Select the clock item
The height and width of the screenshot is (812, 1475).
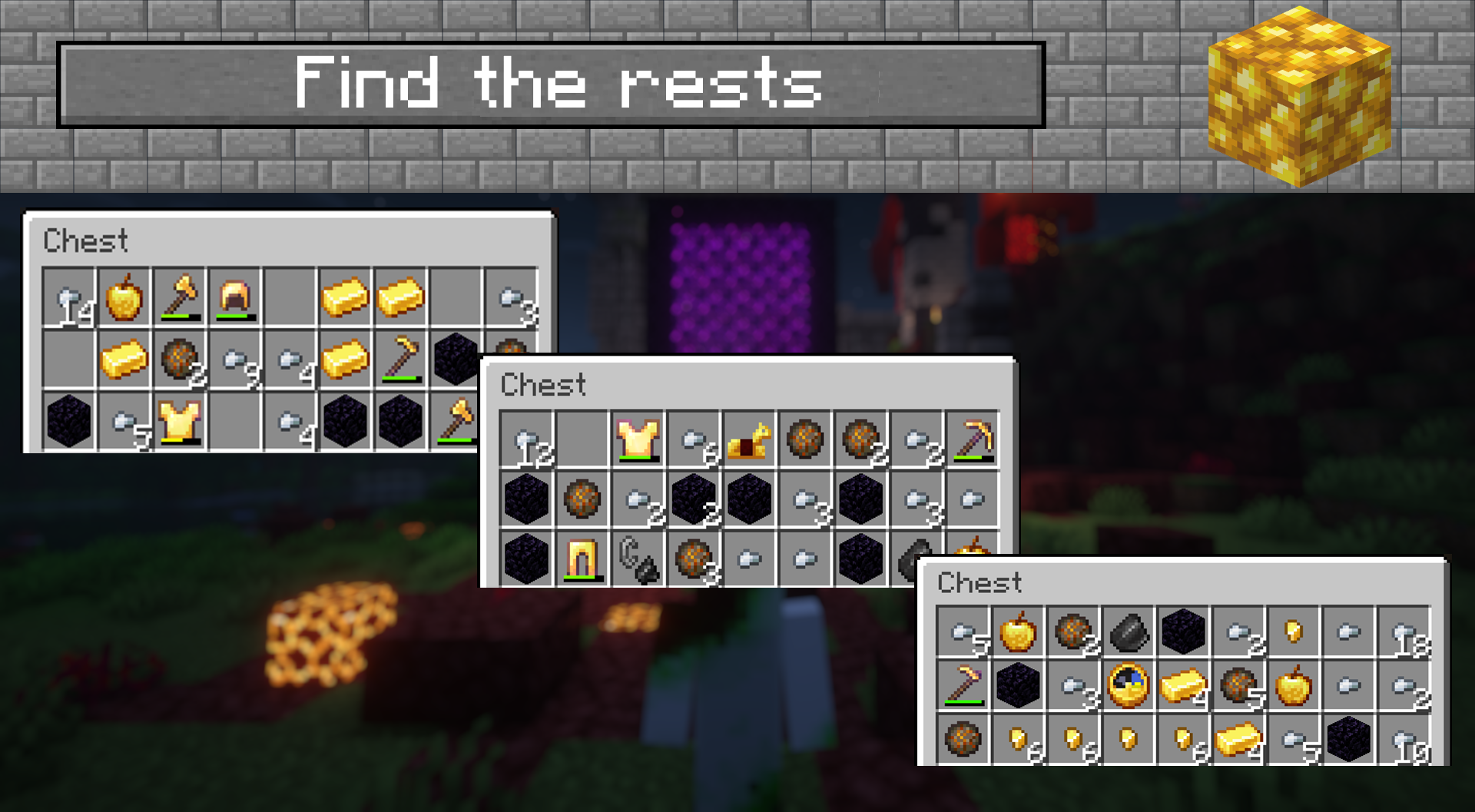[1129, 684]
